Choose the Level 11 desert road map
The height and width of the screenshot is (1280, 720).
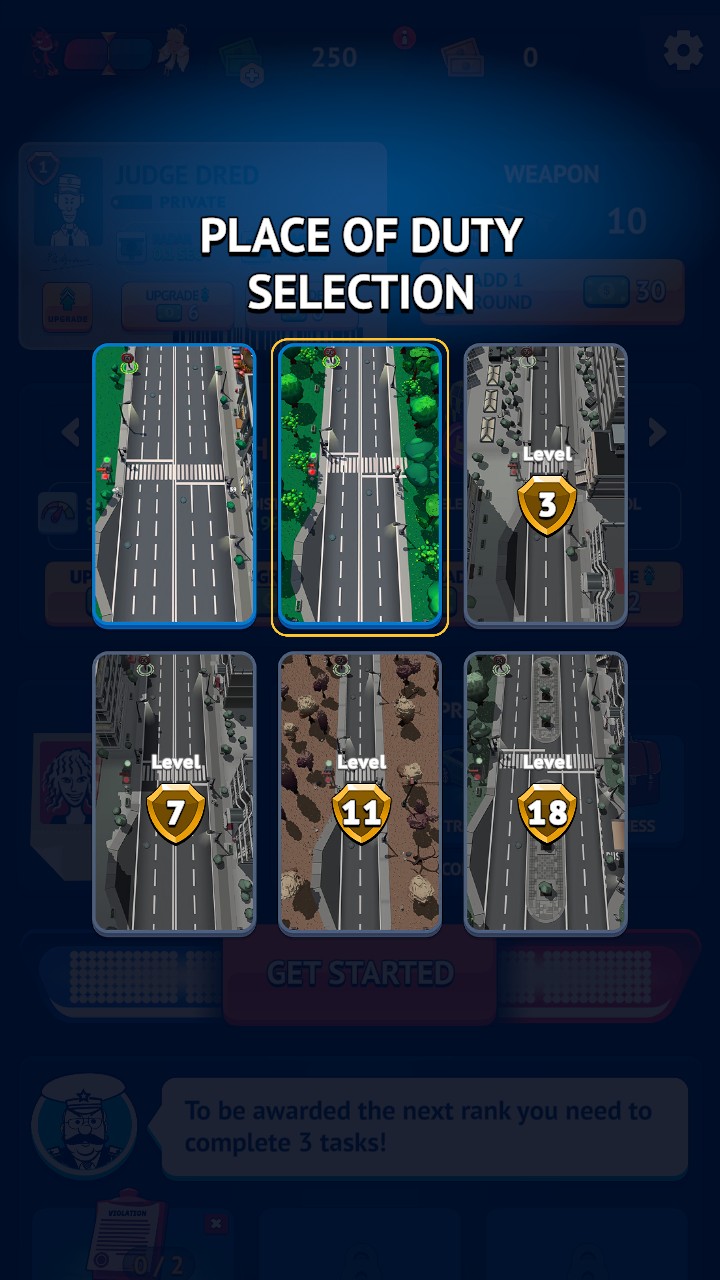[360, 793]
